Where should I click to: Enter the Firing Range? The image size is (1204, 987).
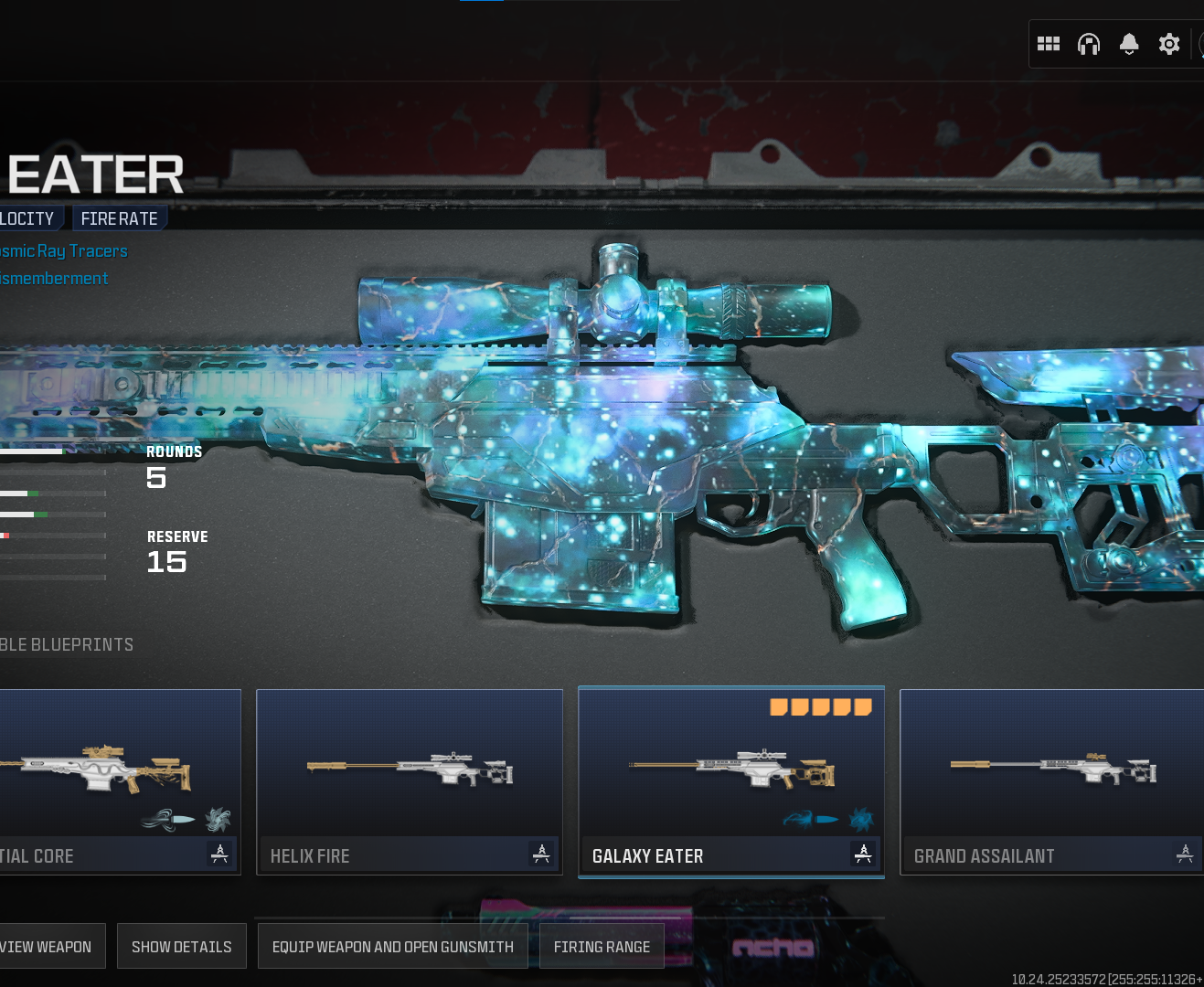[602, 947]
